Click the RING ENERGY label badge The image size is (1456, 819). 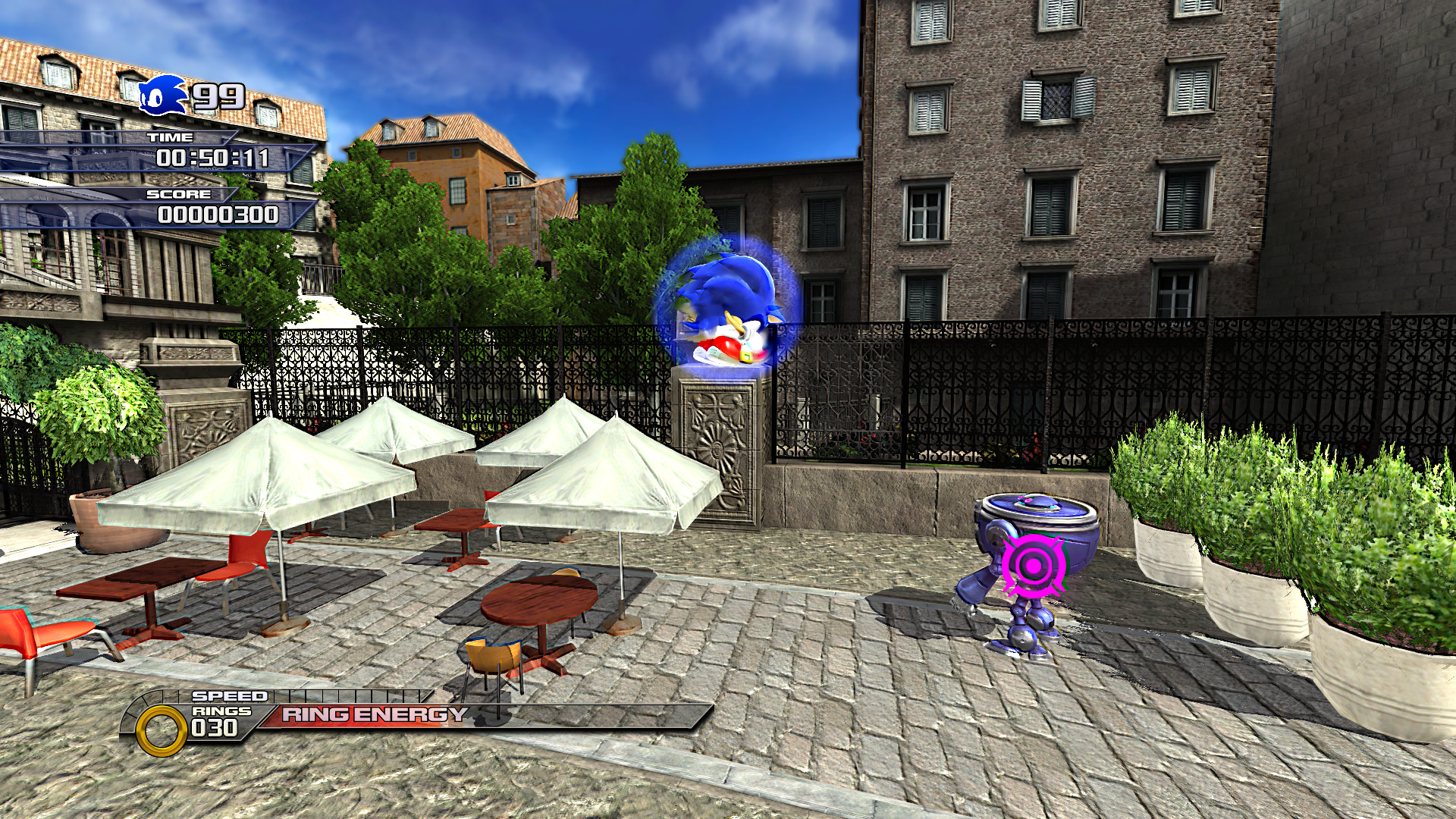click(x=372, y=713)
